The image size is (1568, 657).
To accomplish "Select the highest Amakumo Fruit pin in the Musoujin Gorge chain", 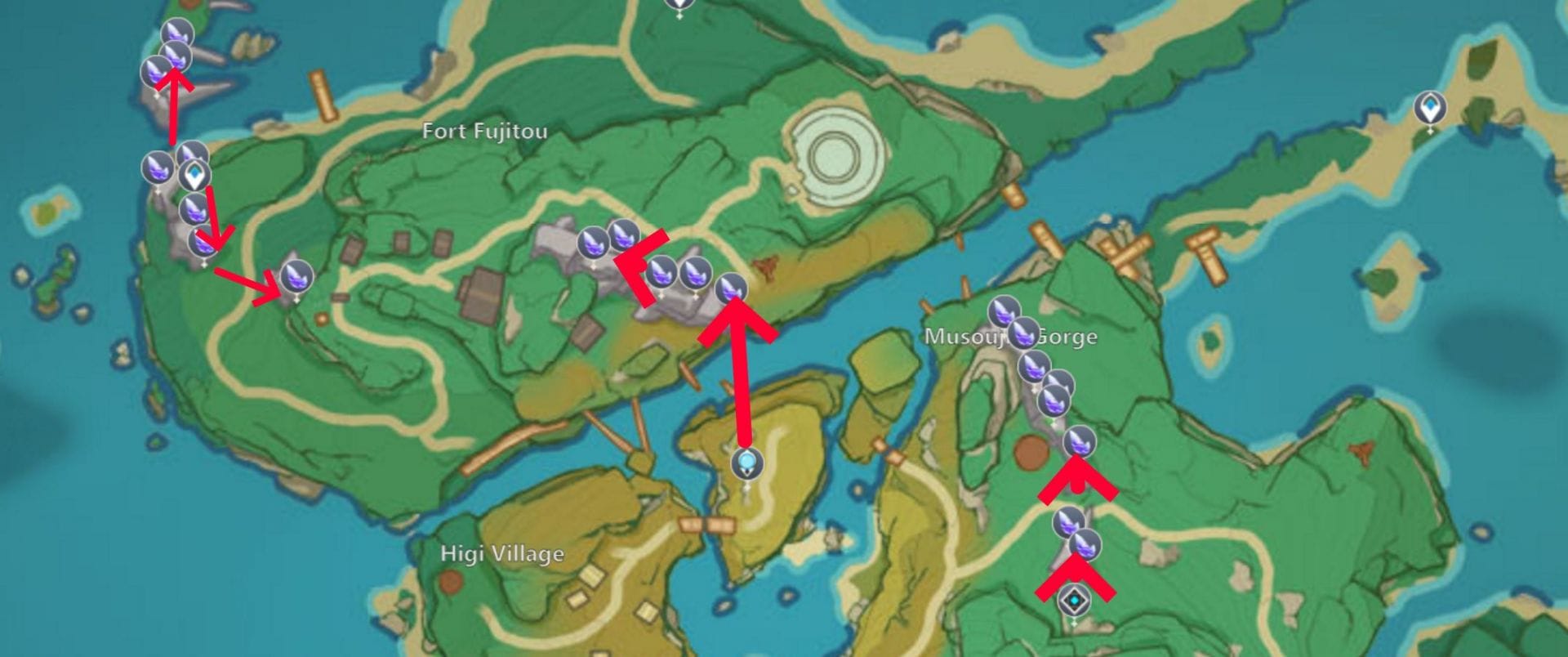I will (1003, 311).
